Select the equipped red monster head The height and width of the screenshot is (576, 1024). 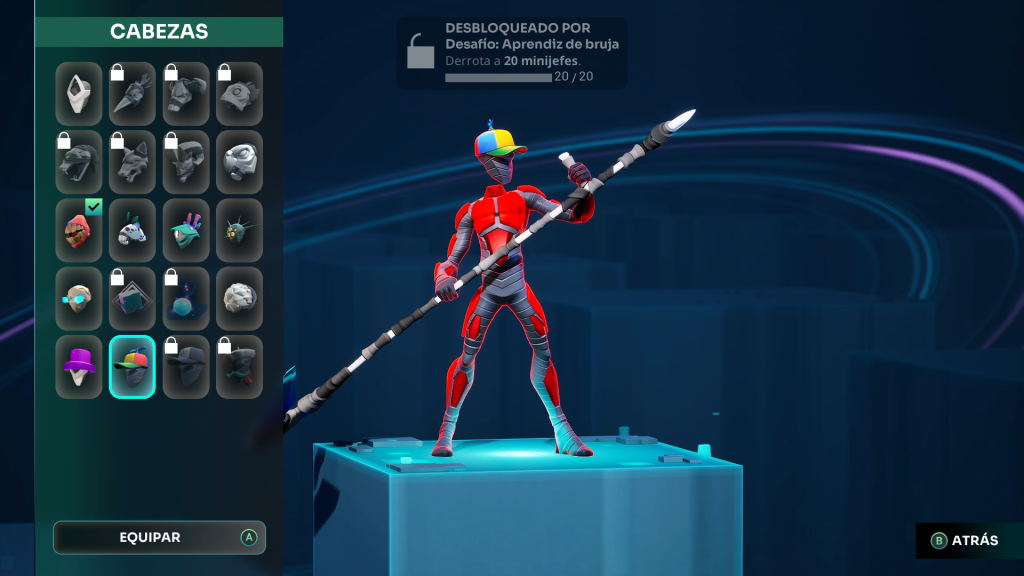[79, 230]
